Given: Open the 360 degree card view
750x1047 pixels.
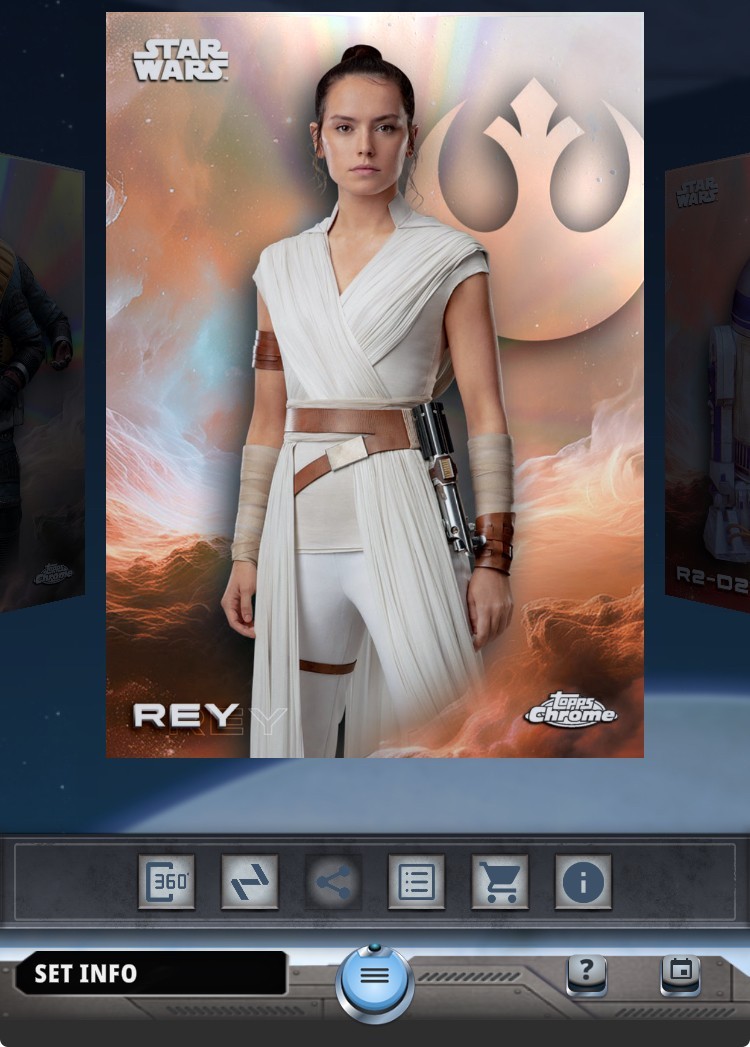Looking at the screenshot, I should point(166,882).
